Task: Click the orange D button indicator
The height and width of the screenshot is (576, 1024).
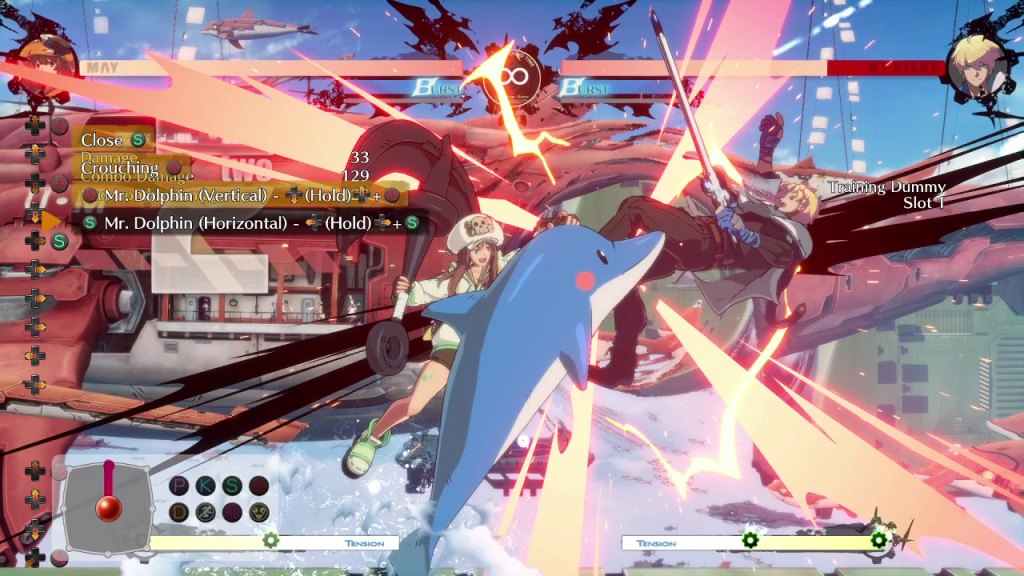Action: [180, 512]
